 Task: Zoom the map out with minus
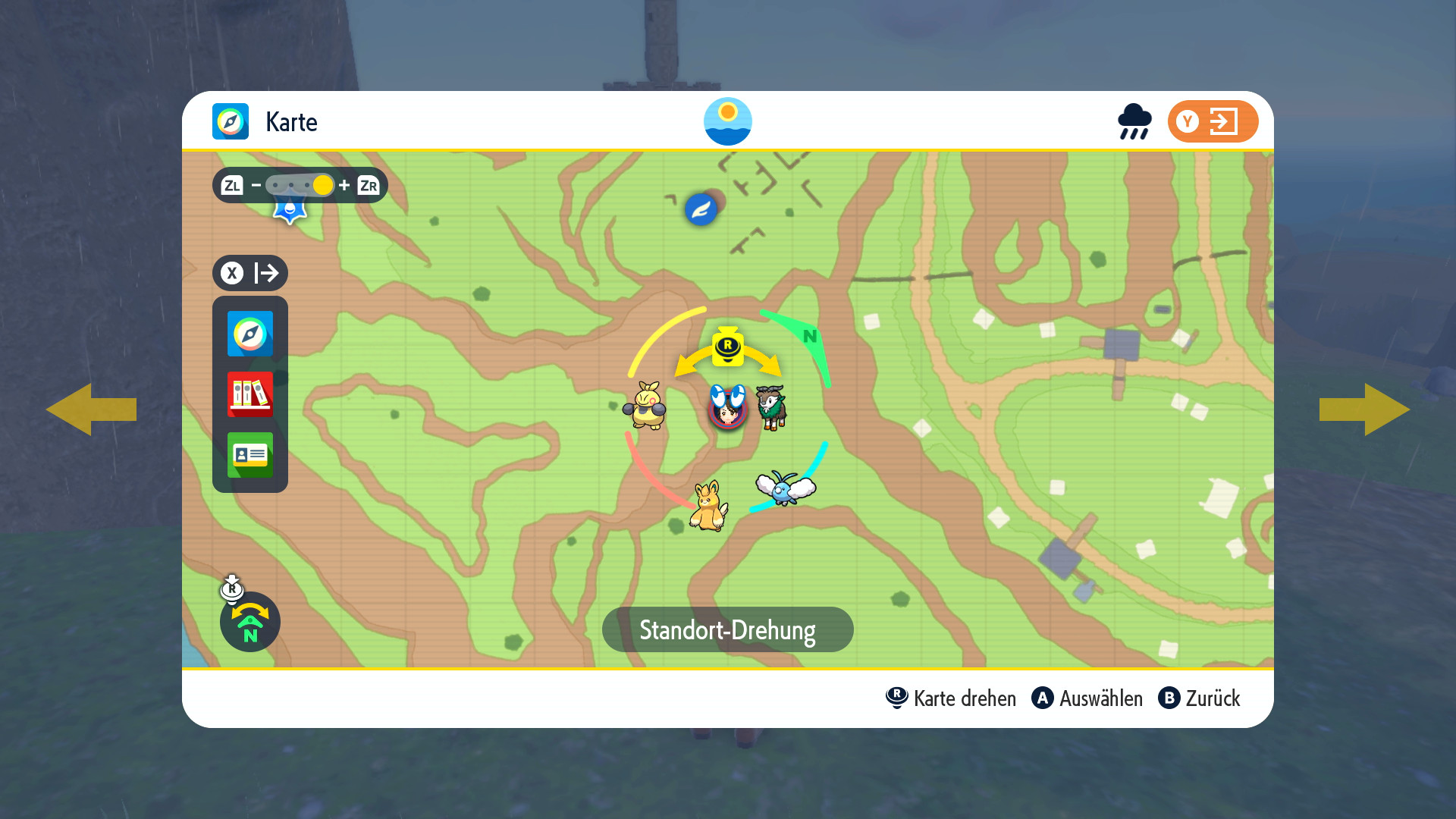(256, 185)
